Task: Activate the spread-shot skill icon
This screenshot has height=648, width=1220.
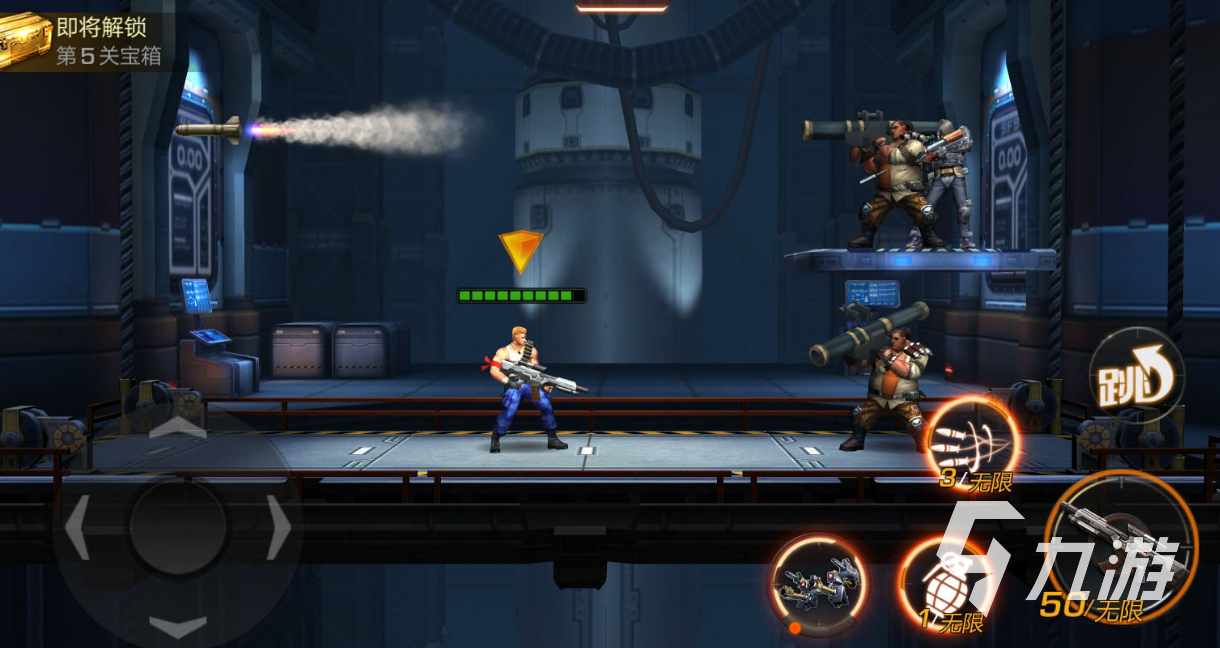Action: pos(971,441)
